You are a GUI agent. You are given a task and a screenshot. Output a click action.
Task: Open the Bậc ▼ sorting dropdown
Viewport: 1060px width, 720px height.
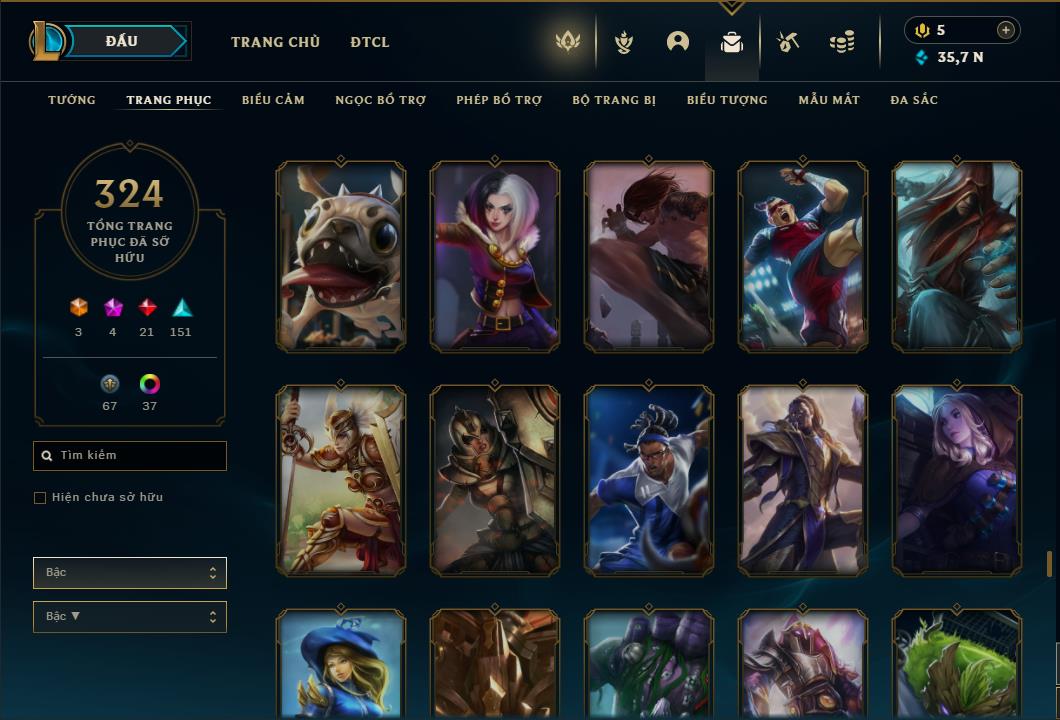click(x=130, y=617)
